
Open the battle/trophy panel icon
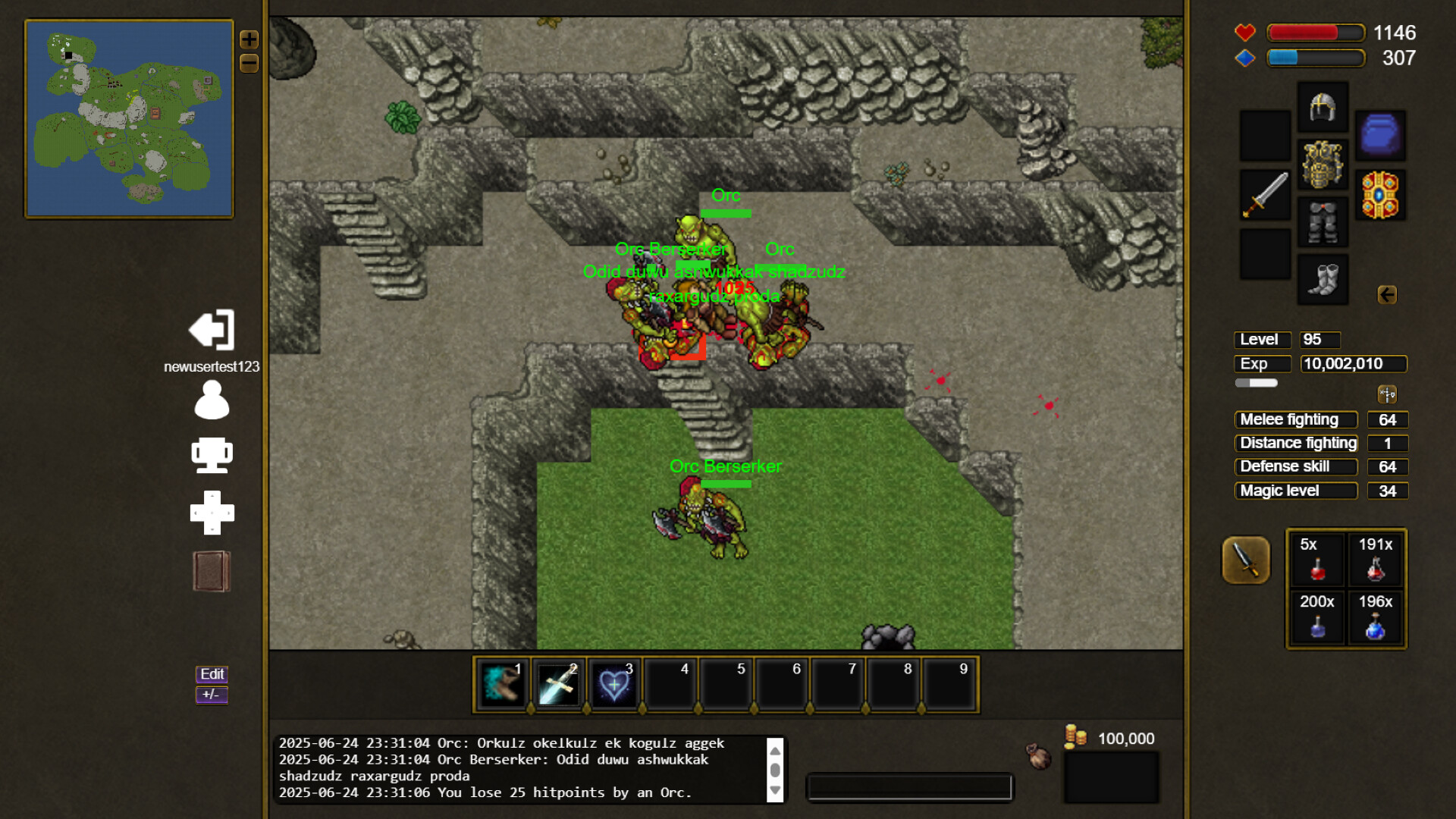click(212, 455)
